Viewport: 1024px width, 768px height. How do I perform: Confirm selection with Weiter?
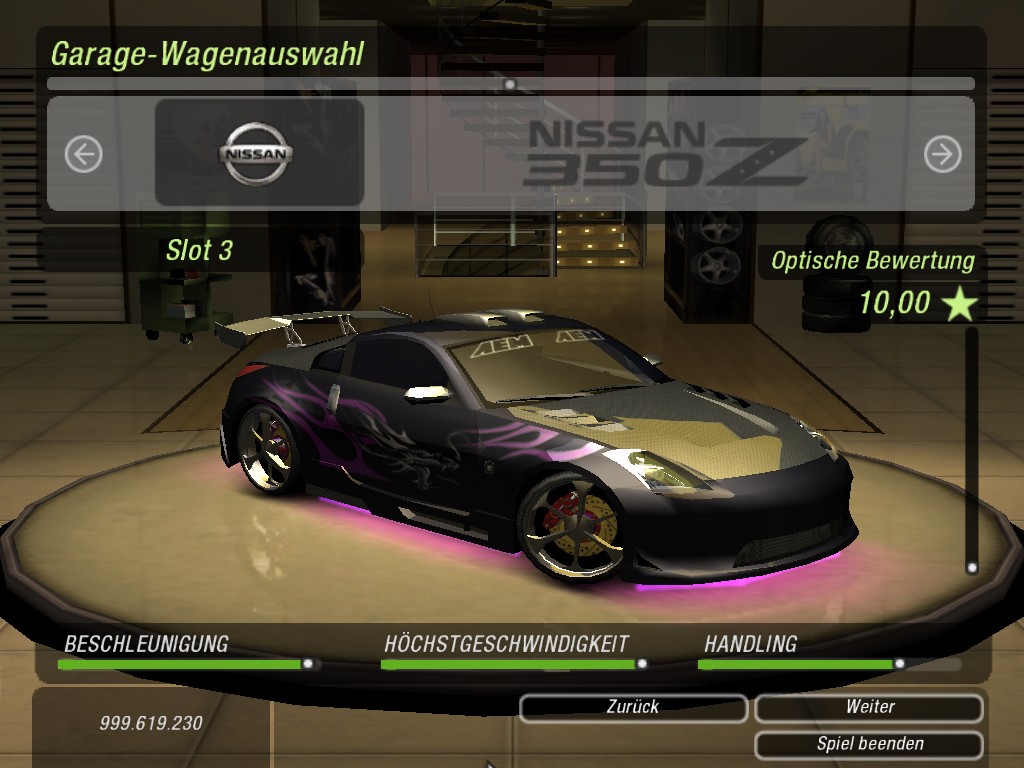coord(869,707)
